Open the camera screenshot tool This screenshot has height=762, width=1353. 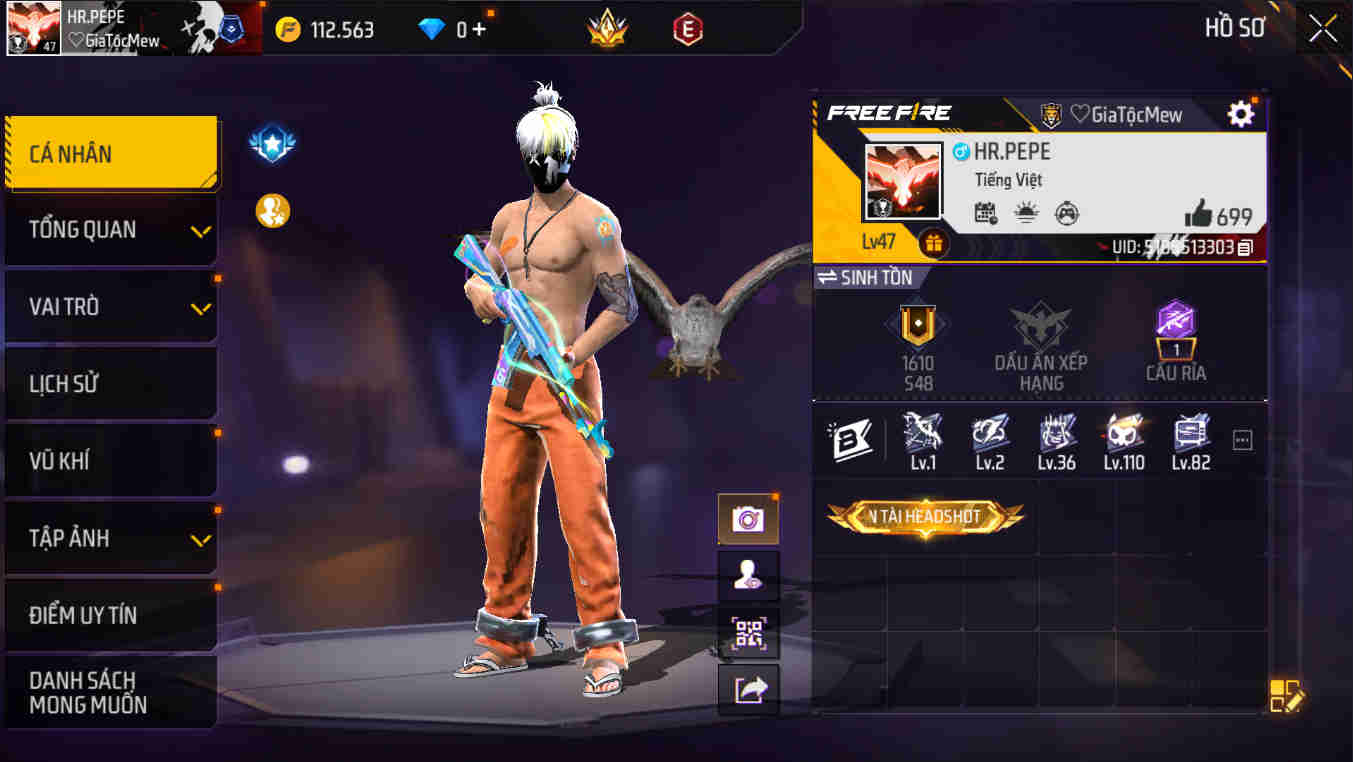pos(749,518)
